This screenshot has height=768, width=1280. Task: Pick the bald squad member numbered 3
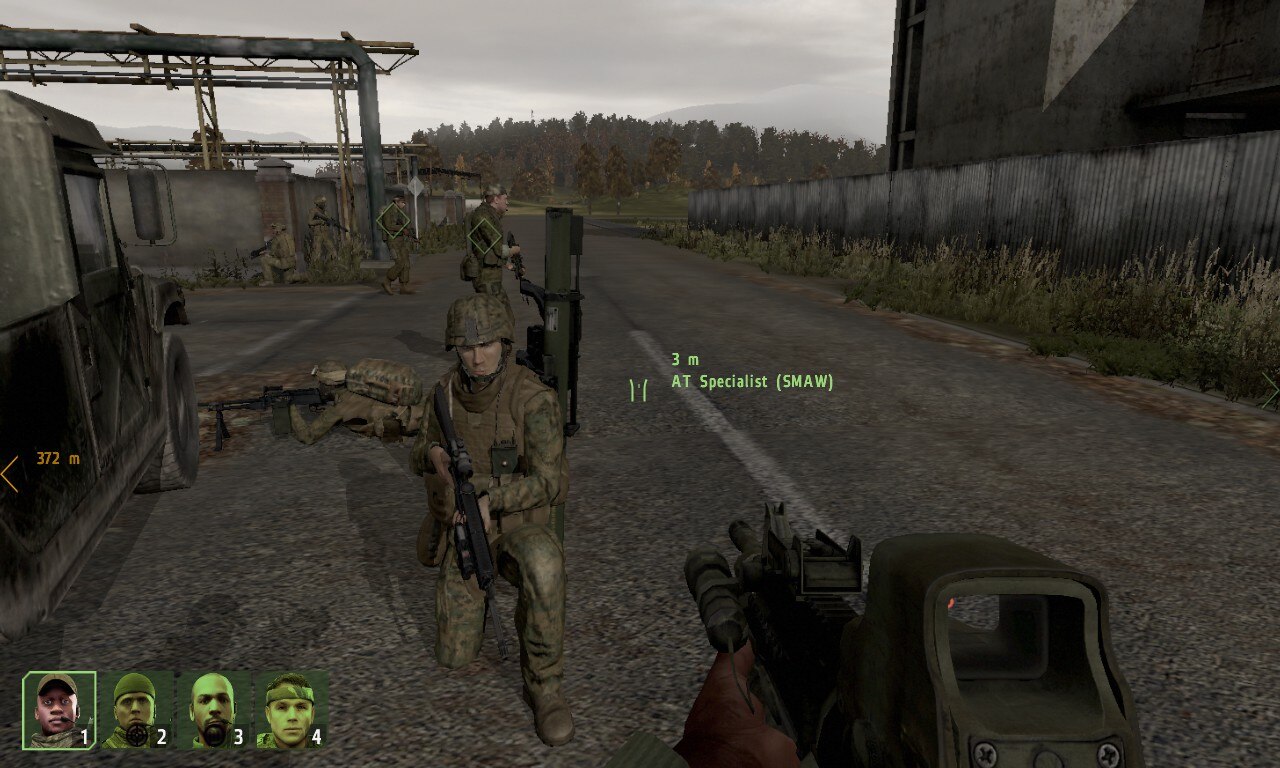click(212, 710)
